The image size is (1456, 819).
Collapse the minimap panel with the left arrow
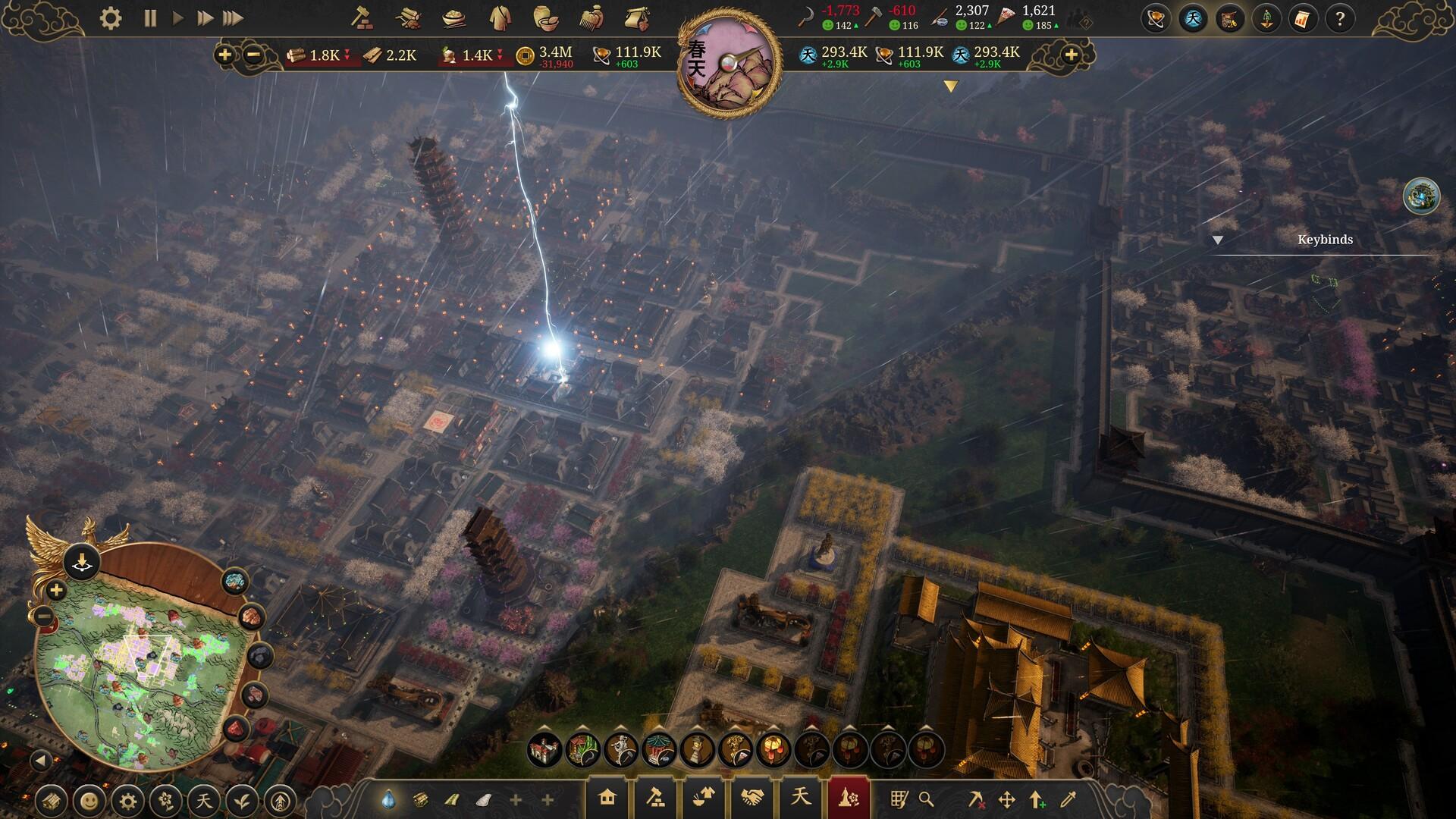point(41,760)
